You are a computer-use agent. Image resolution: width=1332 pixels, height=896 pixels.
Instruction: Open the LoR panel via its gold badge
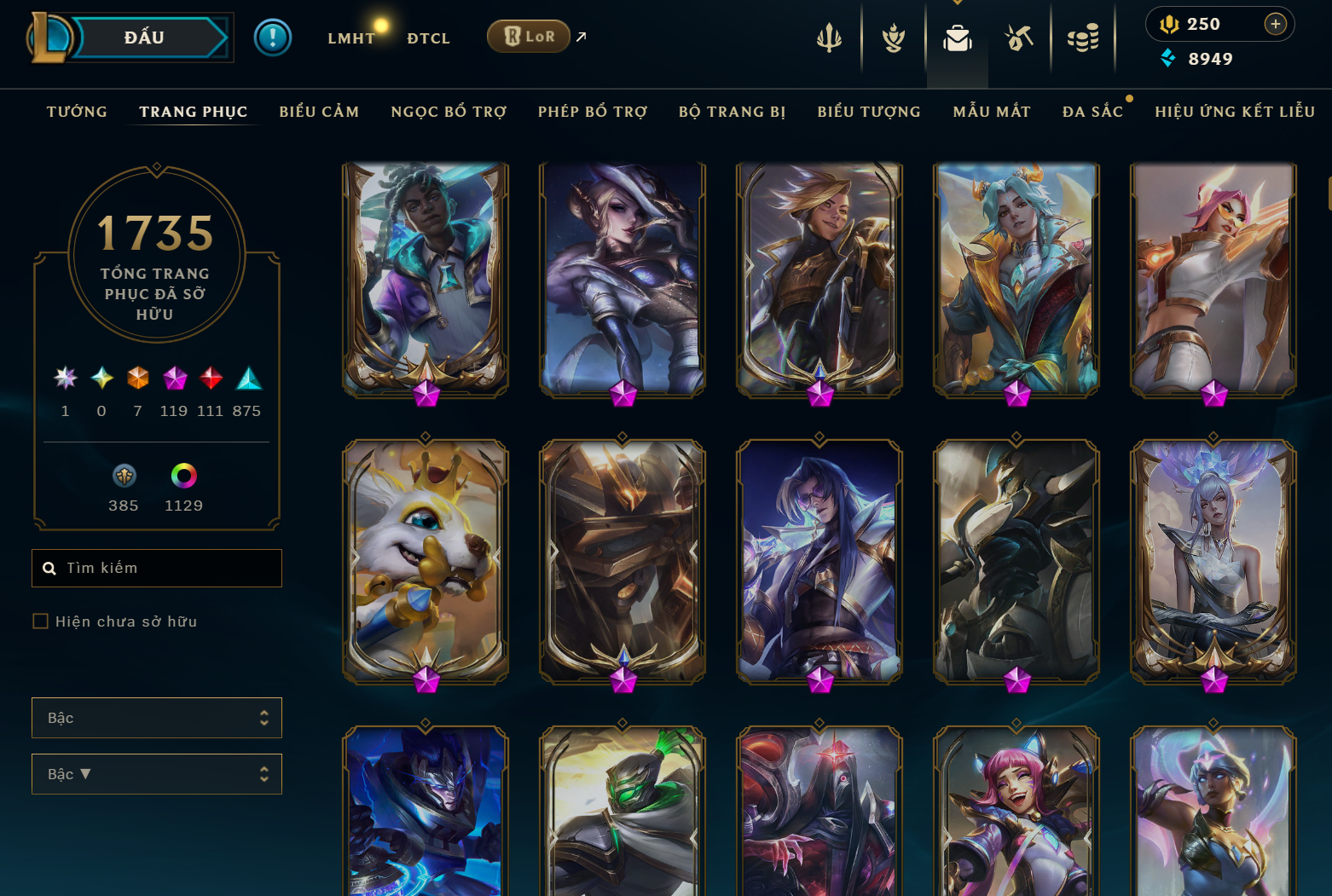click(x=529, y=37)
